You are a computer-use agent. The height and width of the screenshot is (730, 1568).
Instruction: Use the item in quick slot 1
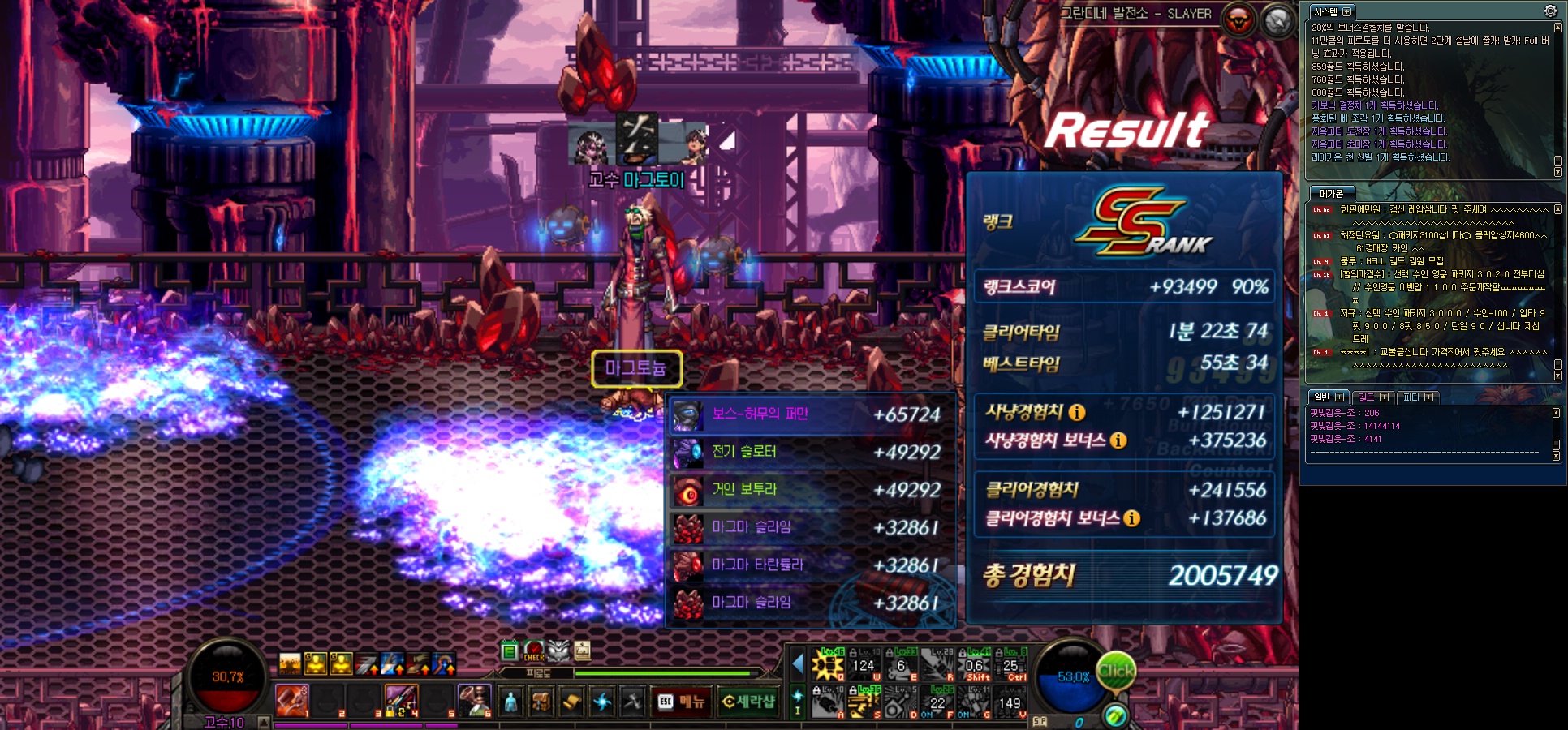coord(291,701)
